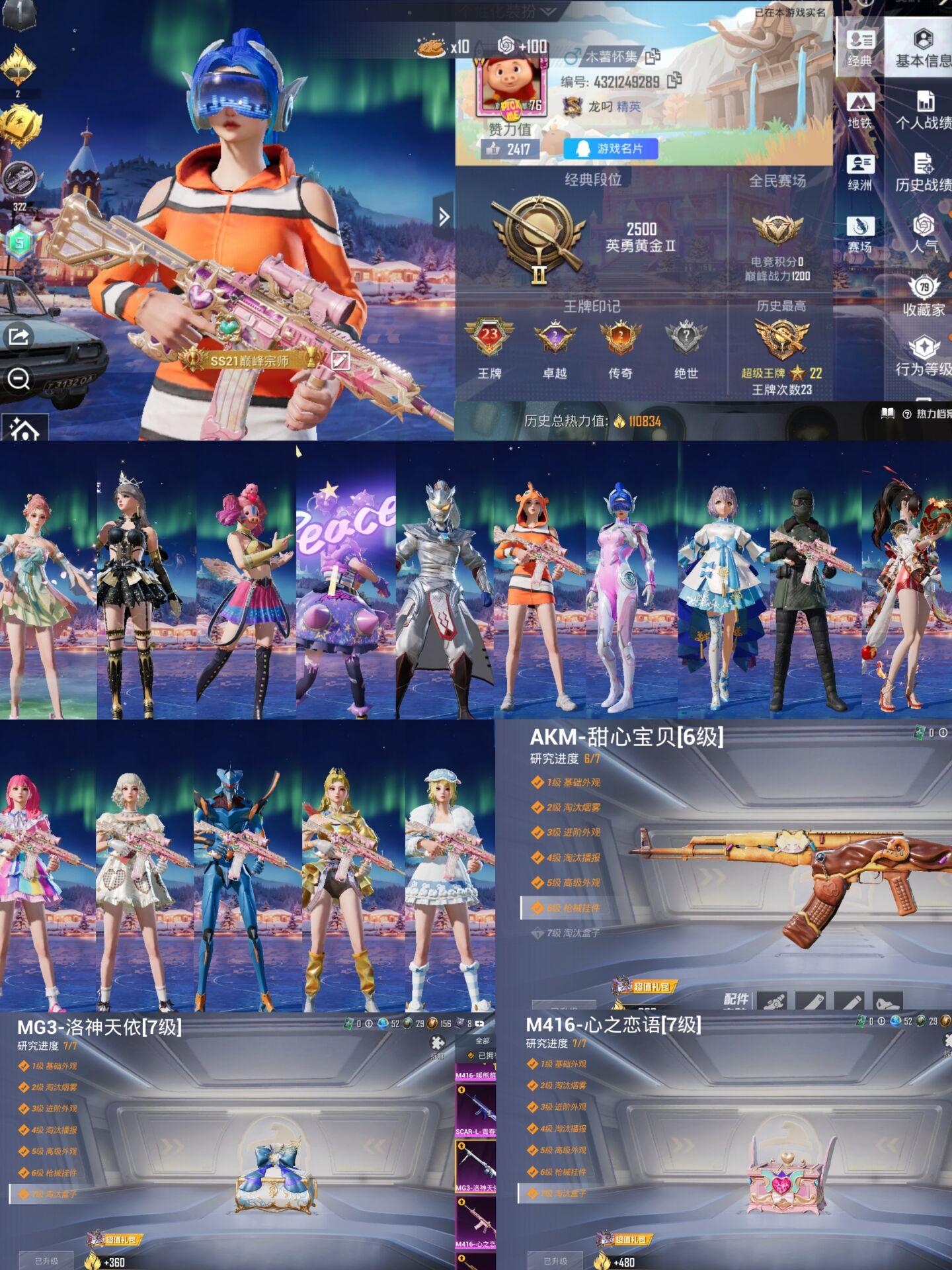Show the 人气 popularity section
This screenshot has height=1270, width=952.
pos(924,233)
